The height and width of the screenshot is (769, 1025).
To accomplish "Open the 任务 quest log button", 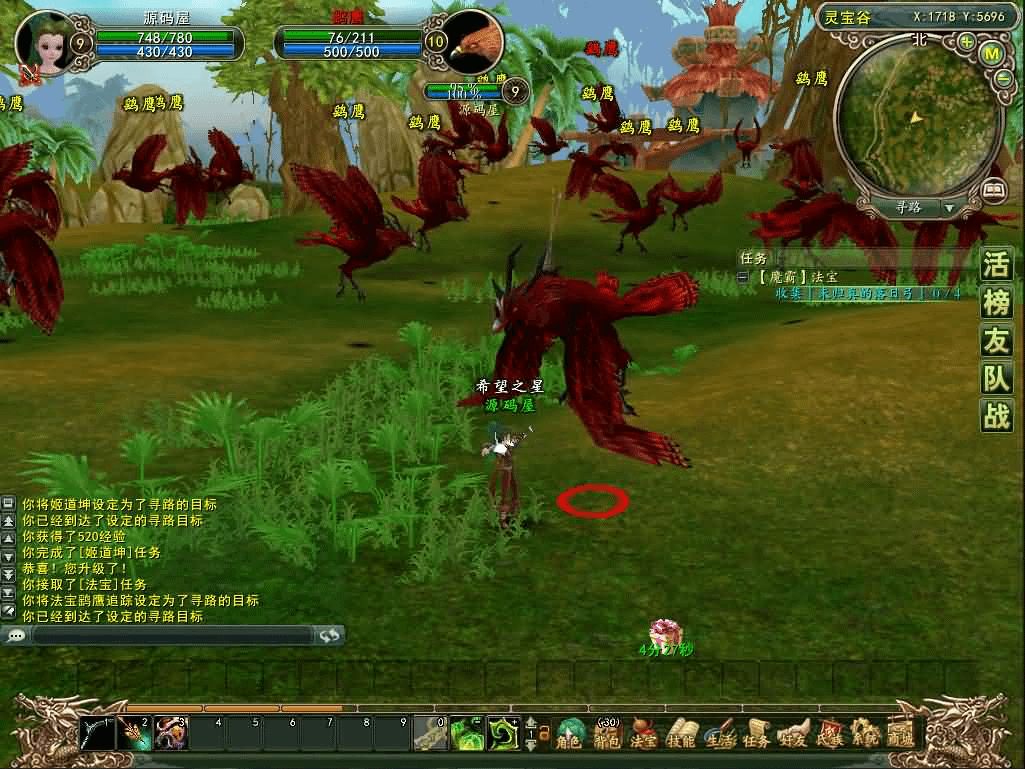I will [757, 736].
